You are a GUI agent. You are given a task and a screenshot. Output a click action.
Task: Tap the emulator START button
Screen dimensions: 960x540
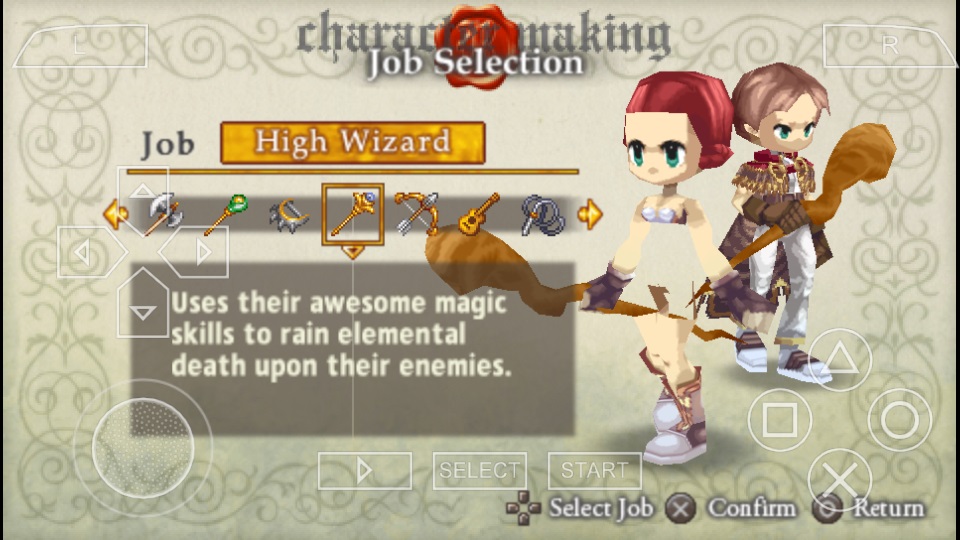(594, 470)
